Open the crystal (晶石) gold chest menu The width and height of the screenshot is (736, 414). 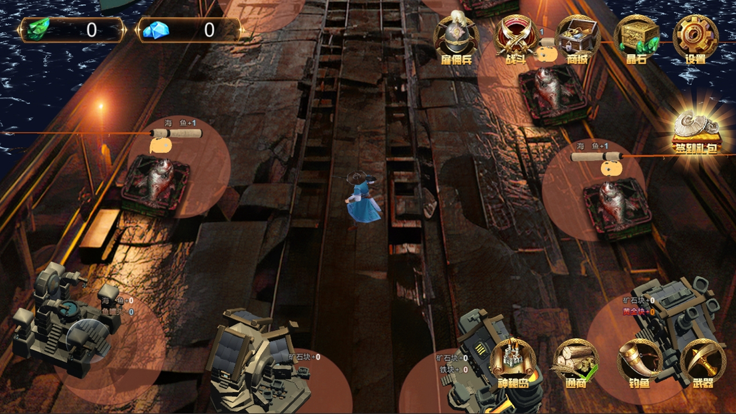(637, 37)
